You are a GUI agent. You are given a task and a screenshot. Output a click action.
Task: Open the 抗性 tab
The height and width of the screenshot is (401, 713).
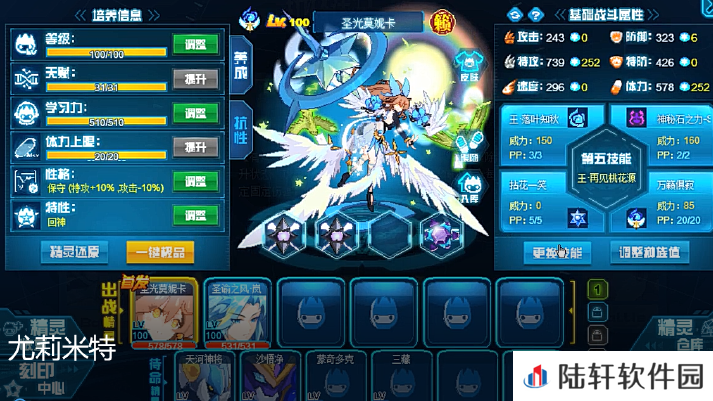(240, 129)
